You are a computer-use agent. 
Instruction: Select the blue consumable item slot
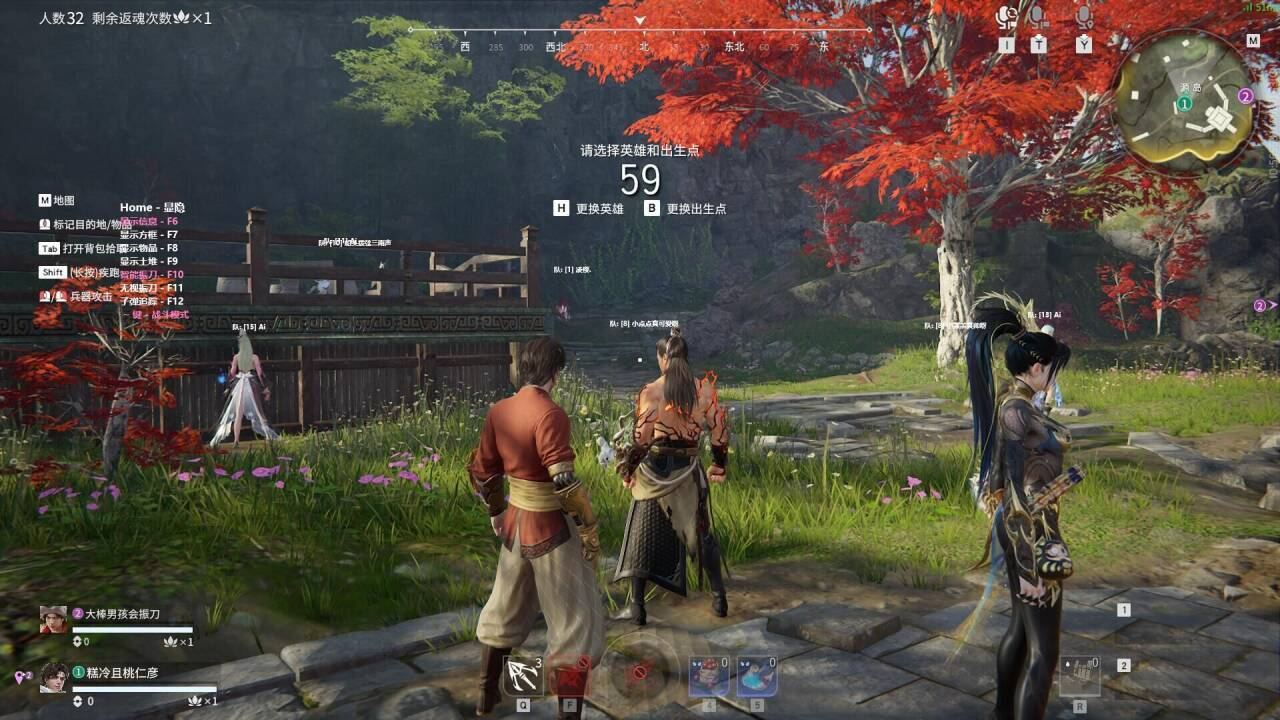tap(757, 676)
